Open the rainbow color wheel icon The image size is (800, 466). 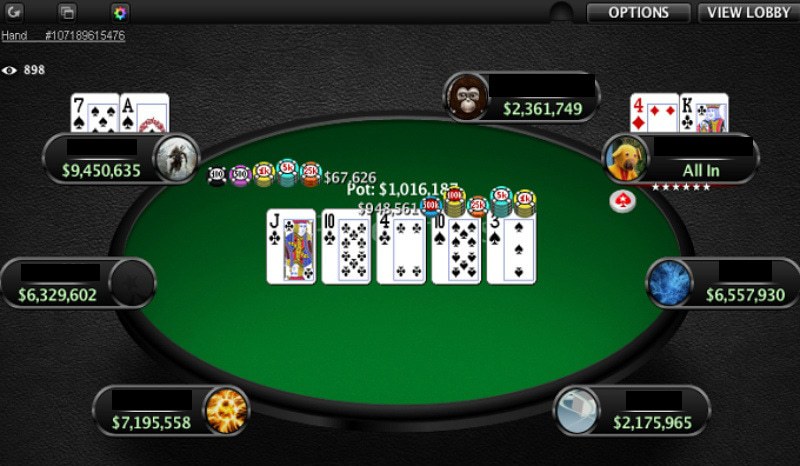[x=120, y=13]
